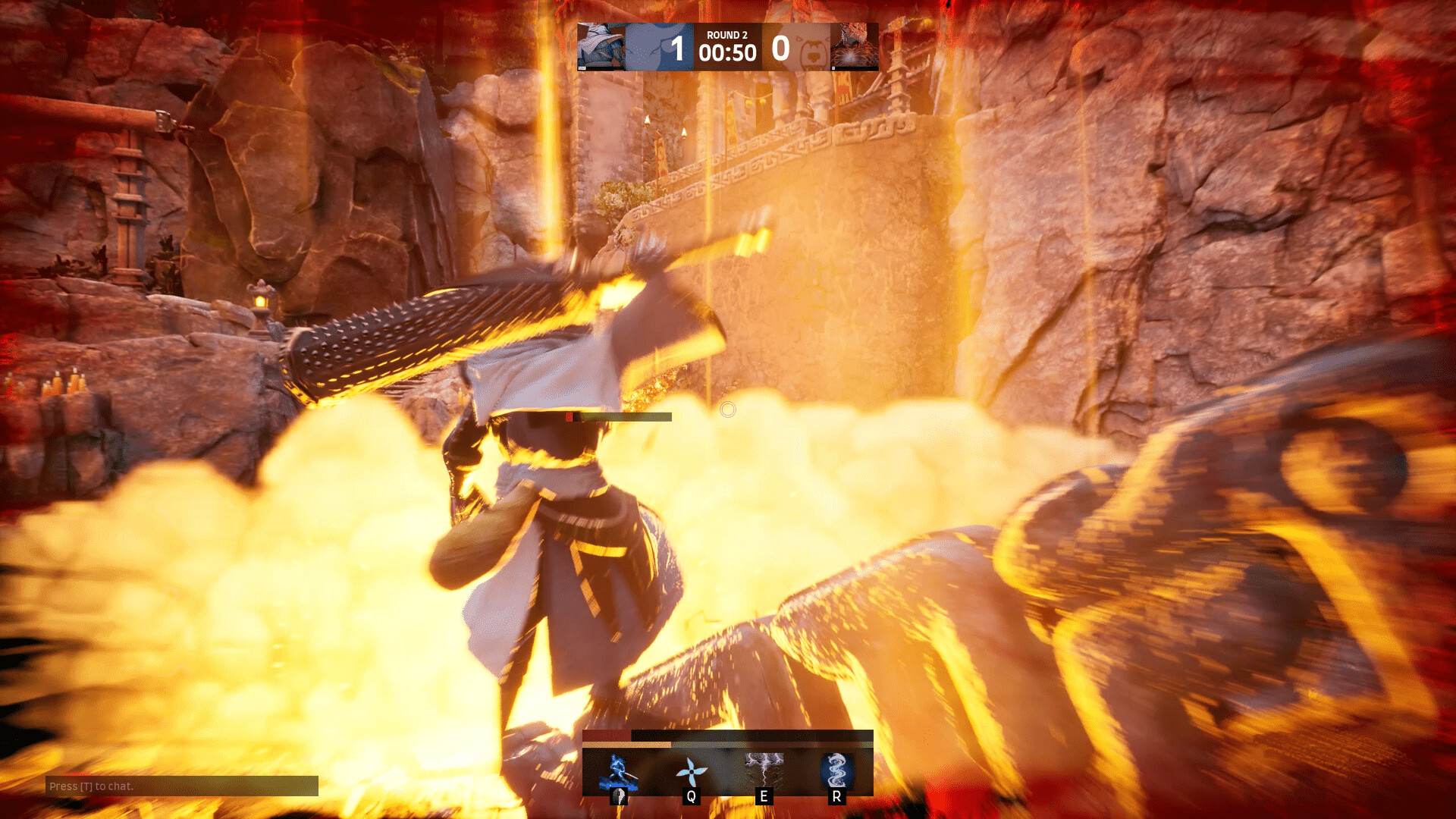Trigger the swirling tornado ultimate ability

click(836, 773)
